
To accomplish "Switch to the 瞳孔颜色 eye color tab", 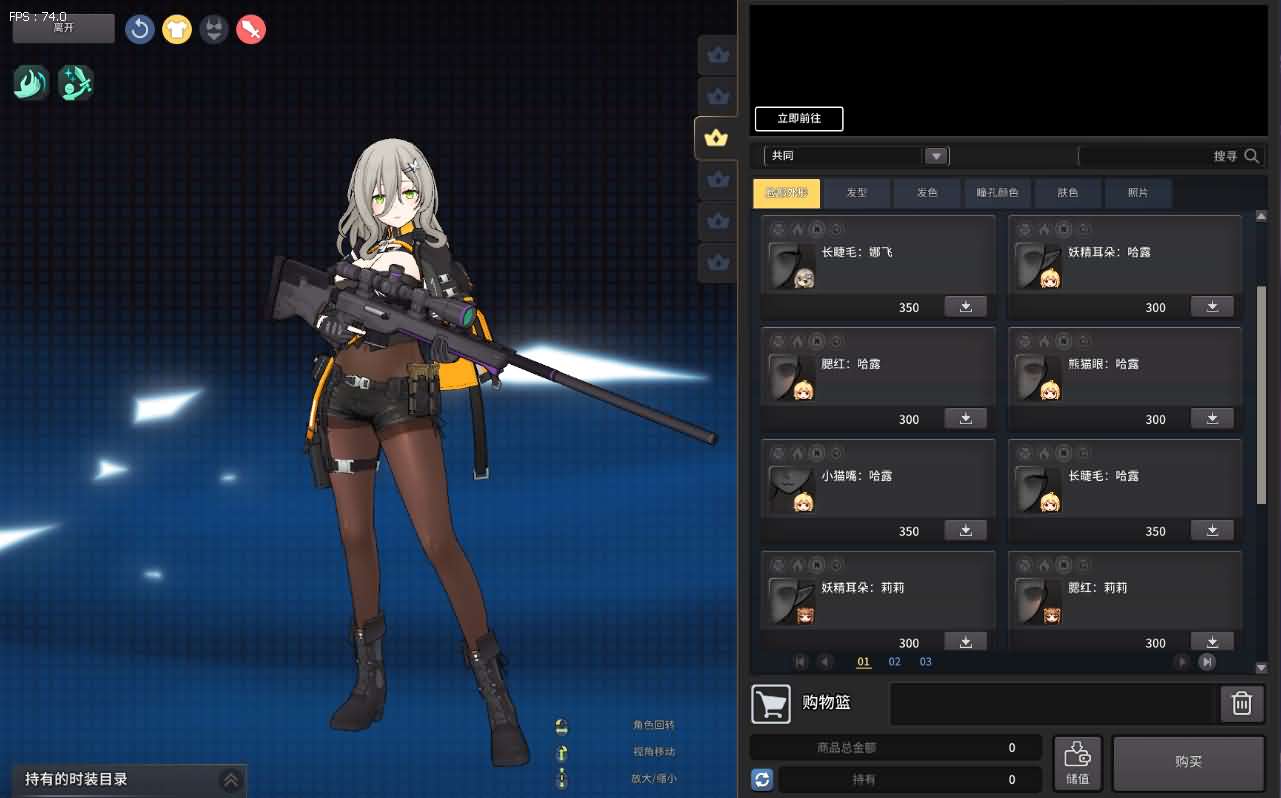I will (x=997, y=193).
